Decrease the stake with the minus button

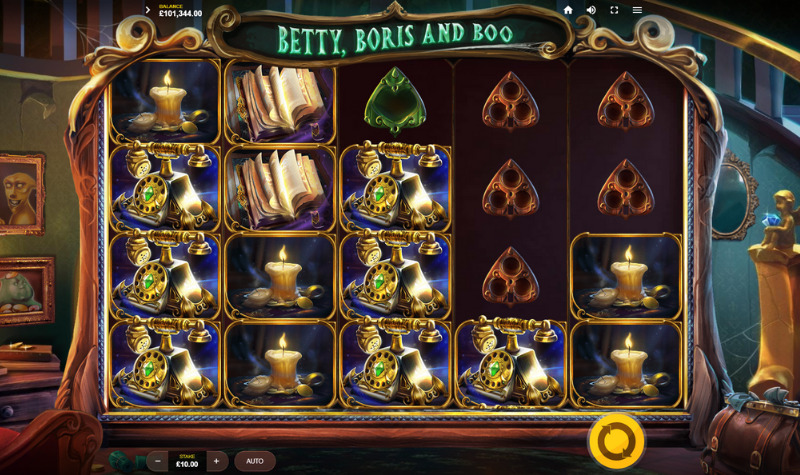coord(158,461)
